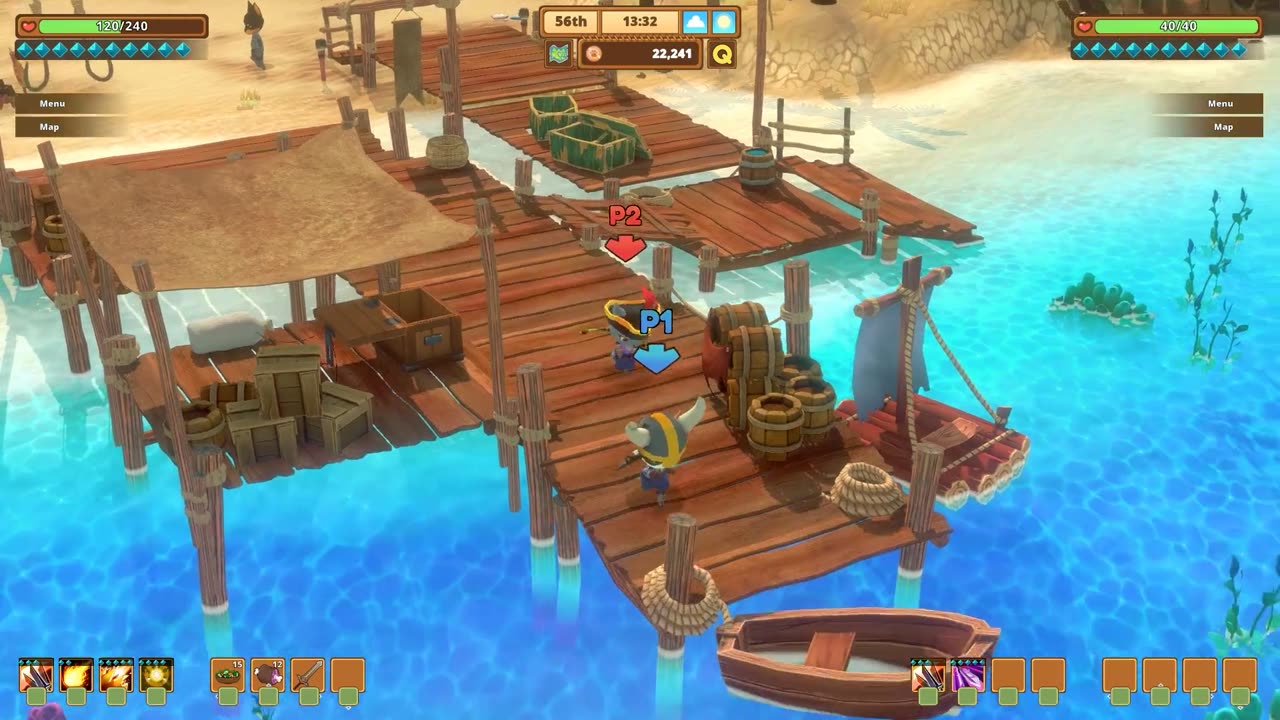Use the flaming slash skill

point(116,676)
